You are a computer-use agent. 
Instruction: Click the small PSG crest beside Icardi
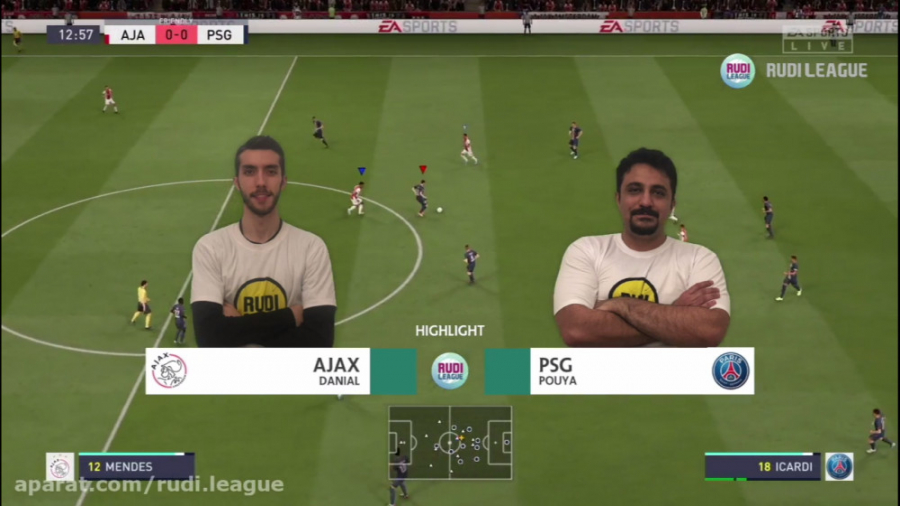pyautogui.click(x=839, y=467)
